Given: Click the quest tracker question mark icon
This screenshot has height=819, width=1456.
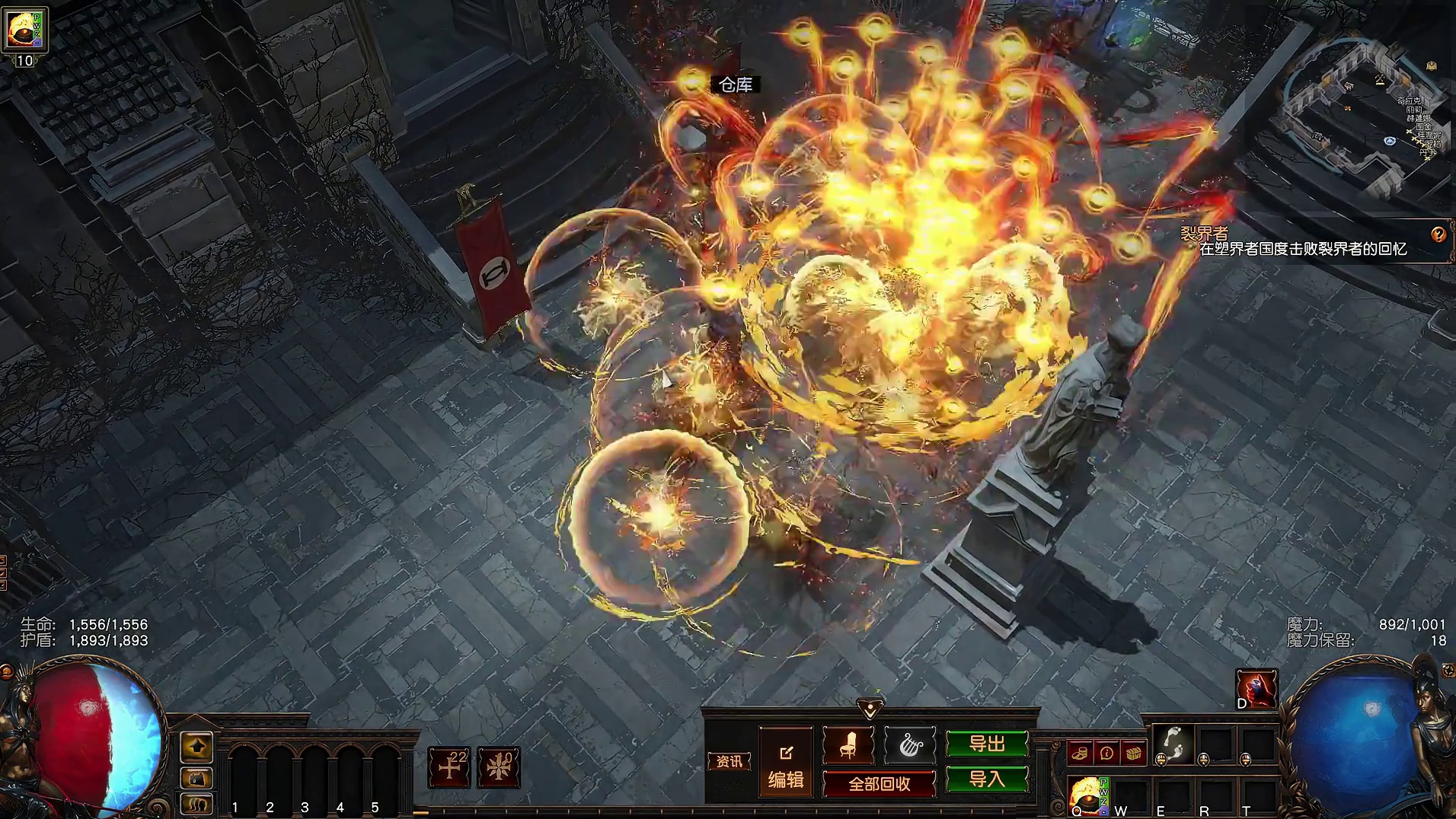Looking at the screenshot, I should click(x=1438, y=234).
